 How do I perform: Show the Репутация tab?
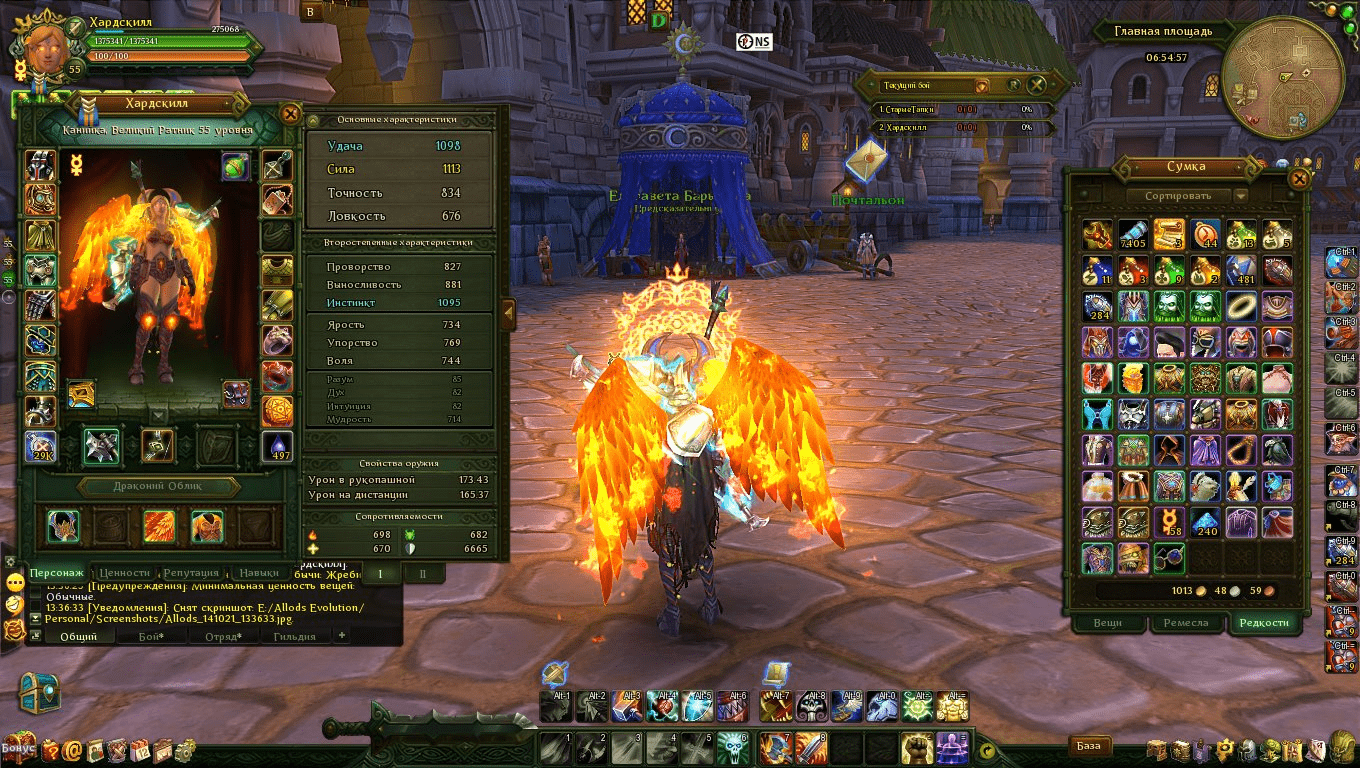click(x=190, y=573)
